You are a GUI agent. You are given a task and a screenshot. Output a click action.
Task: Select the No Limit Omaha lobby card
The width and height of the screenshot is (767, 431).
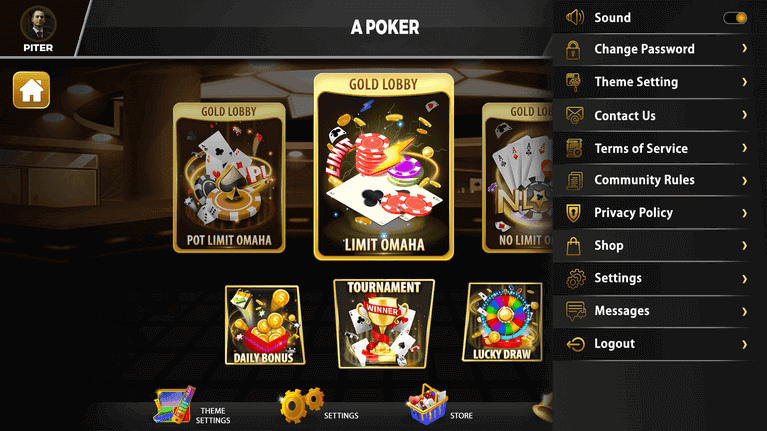tap(515, 178)
